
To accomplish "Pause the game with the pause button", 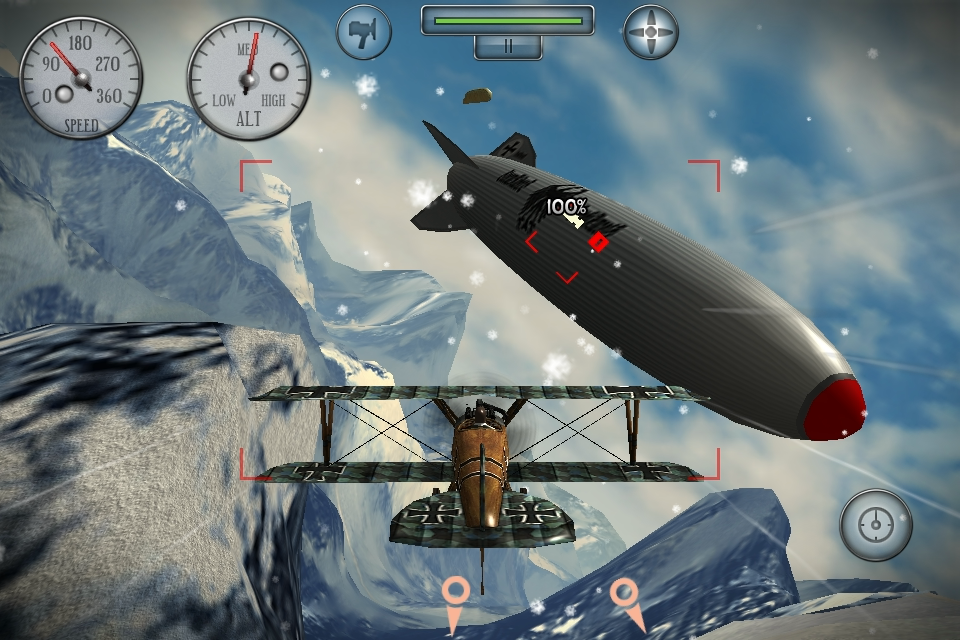I will point(508,46).
